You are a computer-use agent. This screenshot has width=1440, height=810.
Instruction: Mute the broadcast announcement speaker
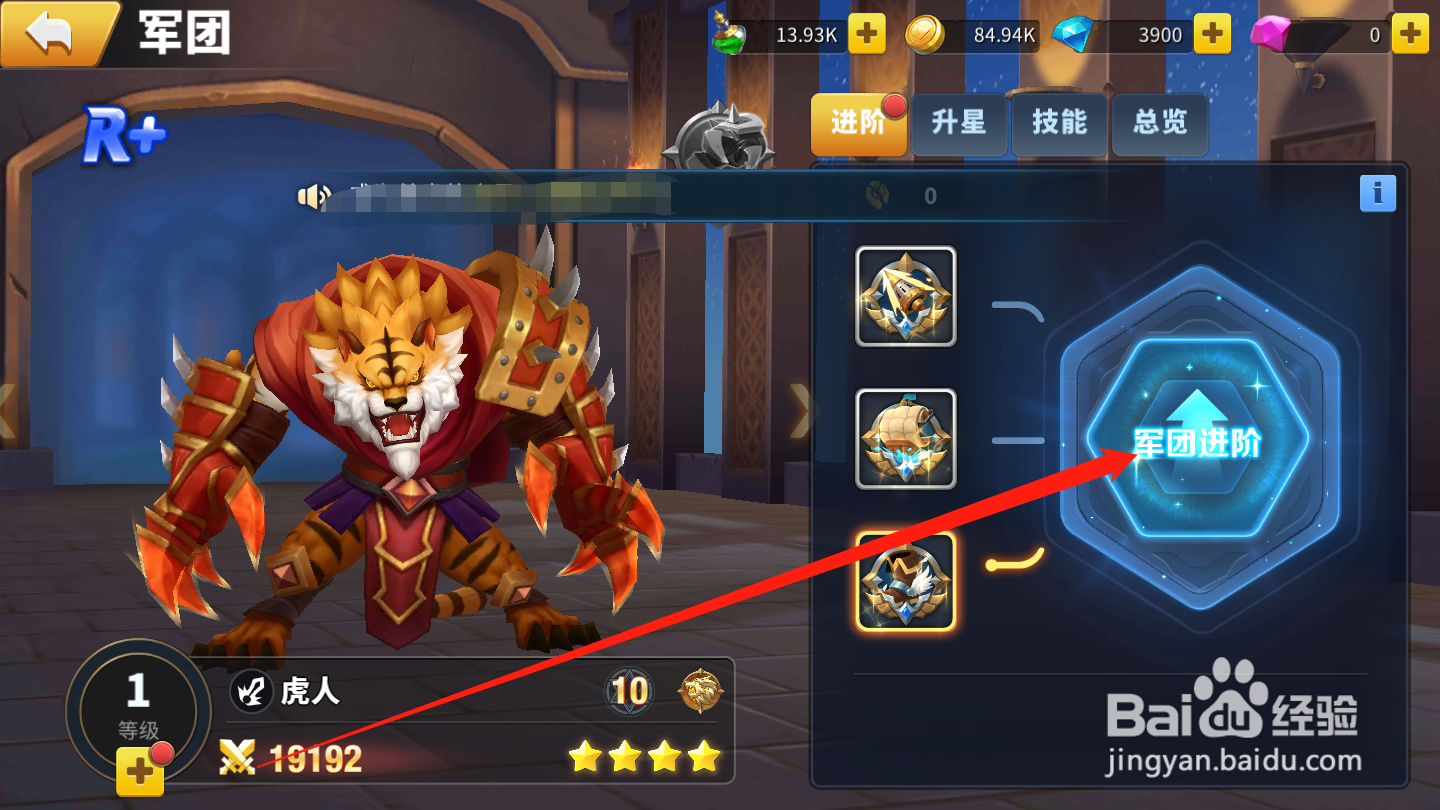click(x=313, y=197)
